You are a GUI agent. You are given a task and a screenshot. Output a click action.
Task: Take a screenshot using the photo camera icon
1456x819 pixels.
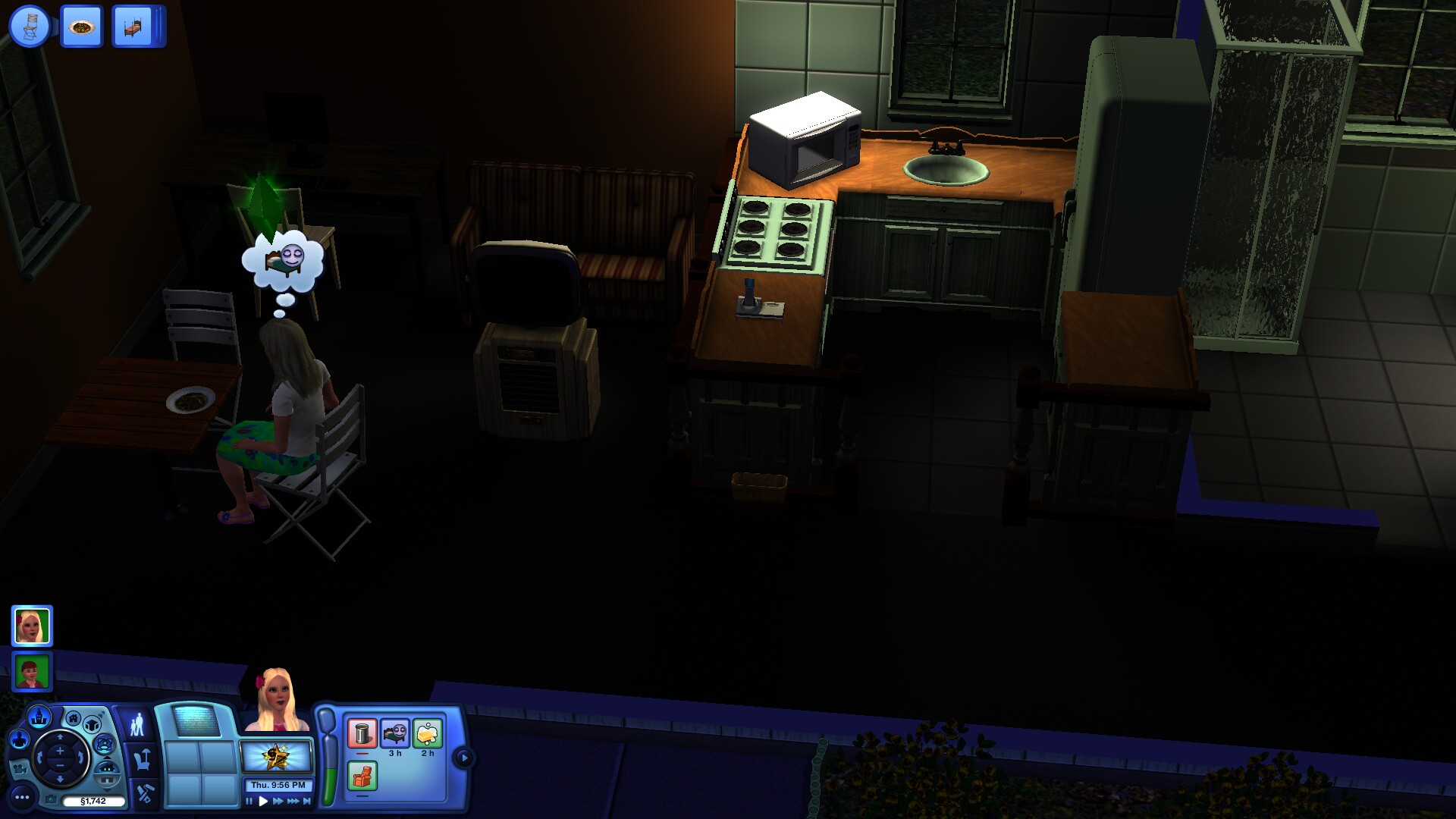pos(52,799)
